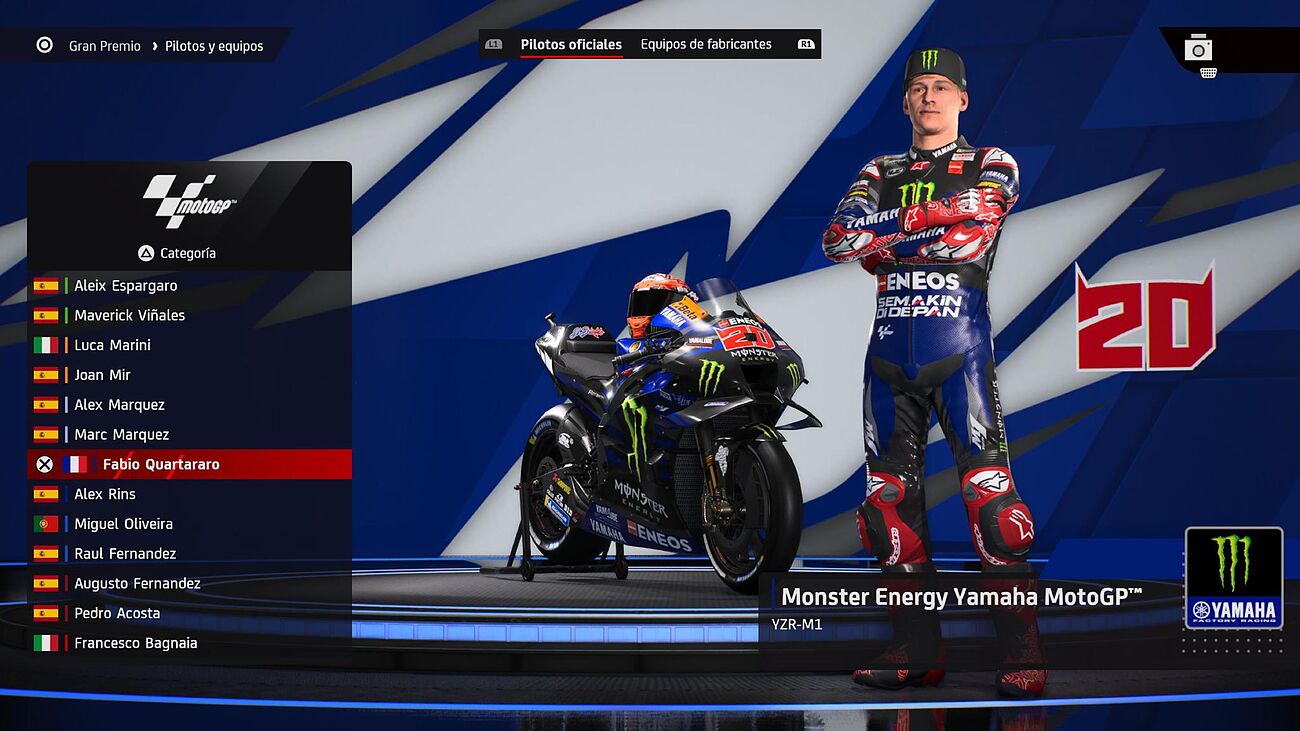Select rider Aleix Espargaro
The width and height of the screenshot is (1300, 731).
[125, 285]
